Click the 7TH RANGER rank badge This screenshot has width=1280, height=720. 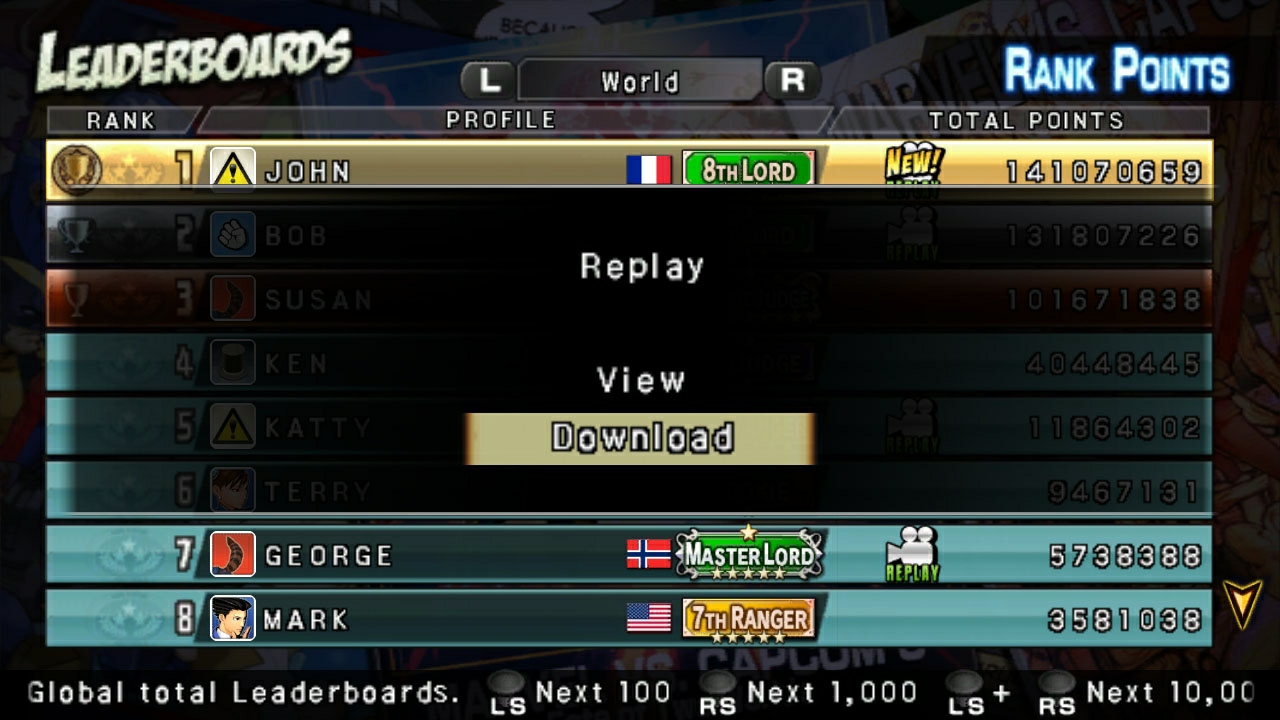(x=749, y=619)
